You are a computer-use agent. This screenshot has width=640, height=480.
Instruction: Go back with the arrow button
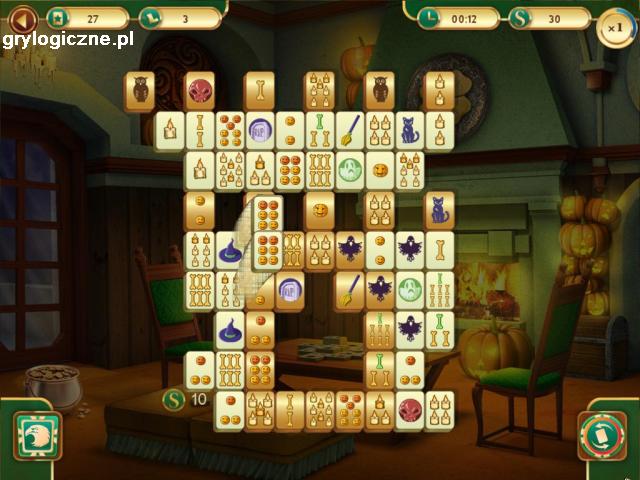[22, 17]
